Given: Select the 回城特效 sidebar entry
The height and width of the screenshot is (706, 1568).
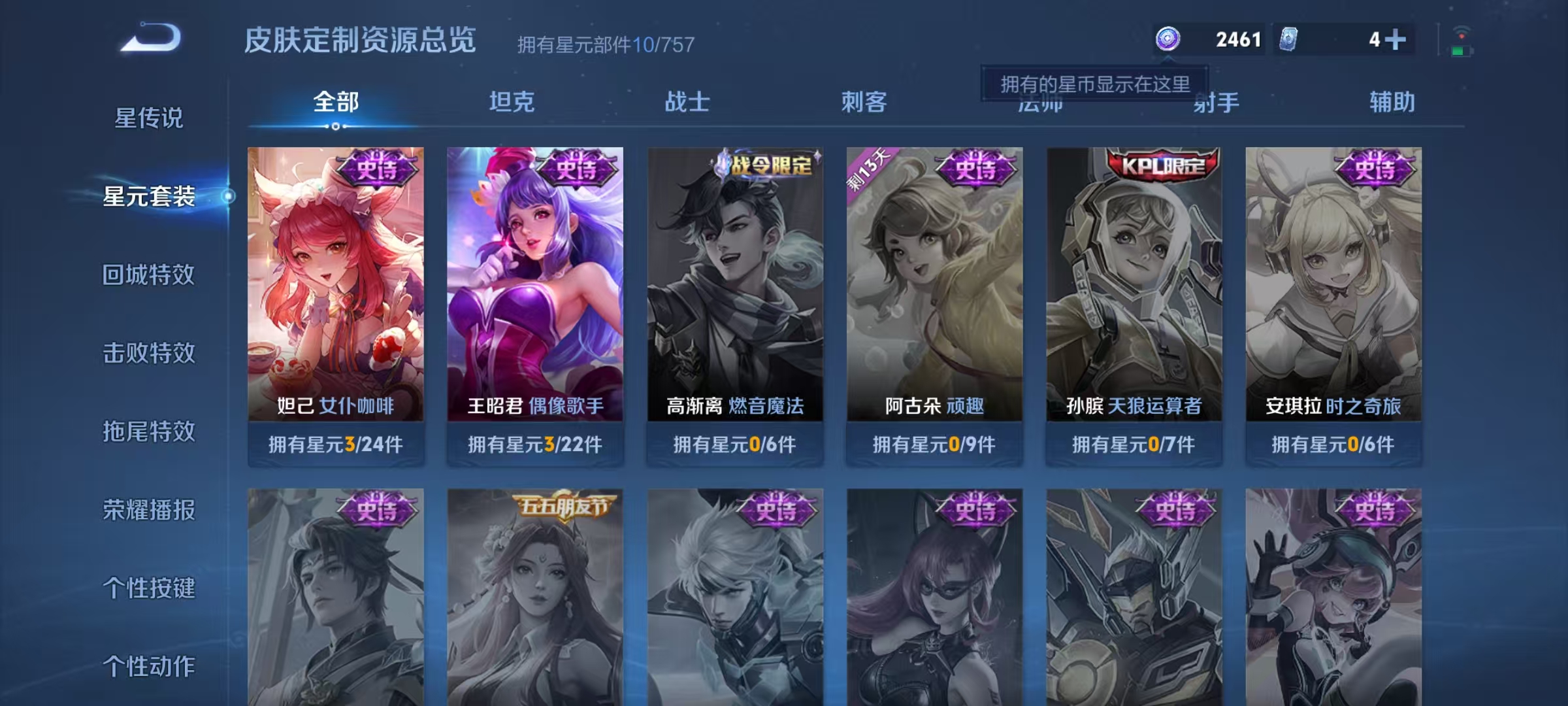Looking at the screenshot, I should [x=149, y=275].
